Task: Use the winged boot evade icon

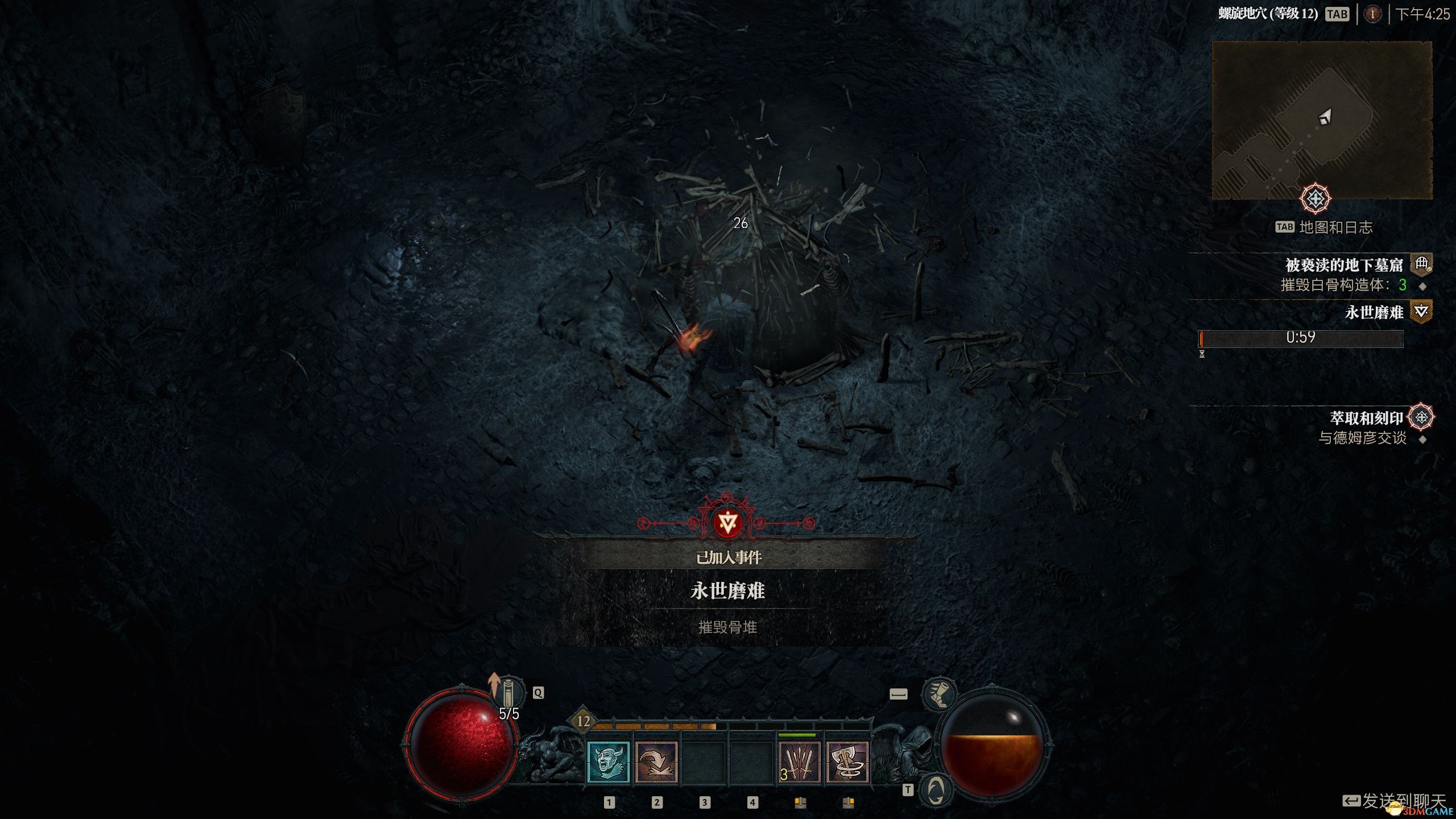Action: (x=939, y=694)
